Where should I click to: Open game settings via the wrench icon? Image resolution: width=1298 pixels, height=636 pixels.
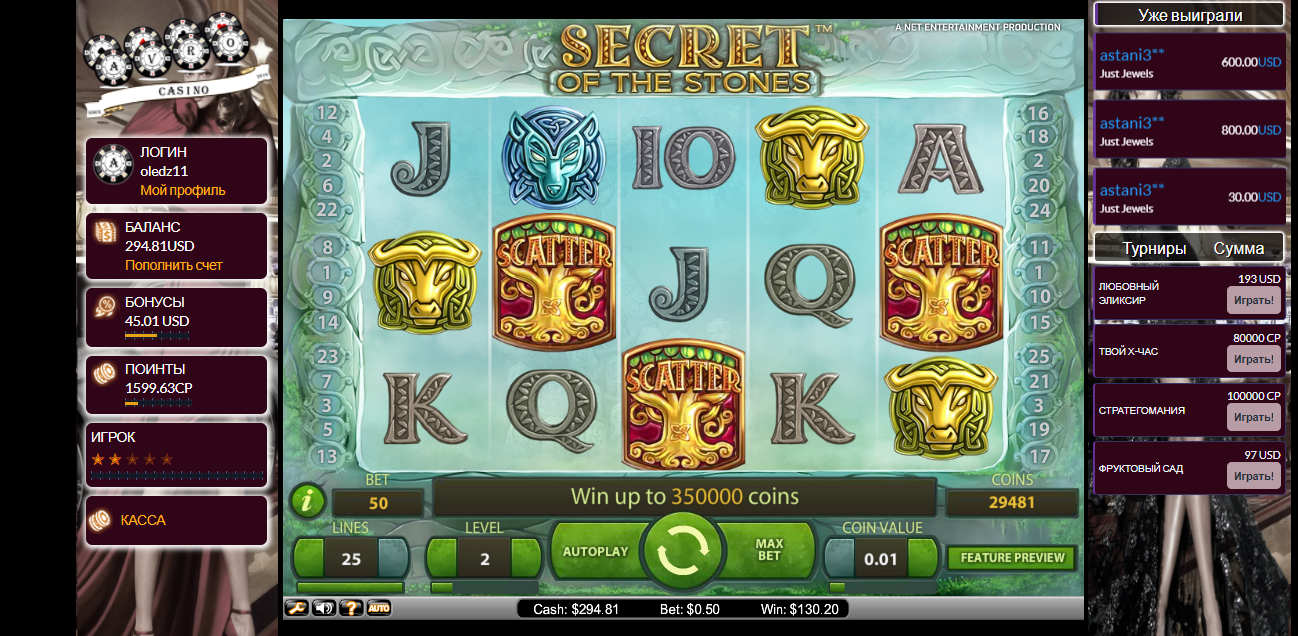pos(296,607)
